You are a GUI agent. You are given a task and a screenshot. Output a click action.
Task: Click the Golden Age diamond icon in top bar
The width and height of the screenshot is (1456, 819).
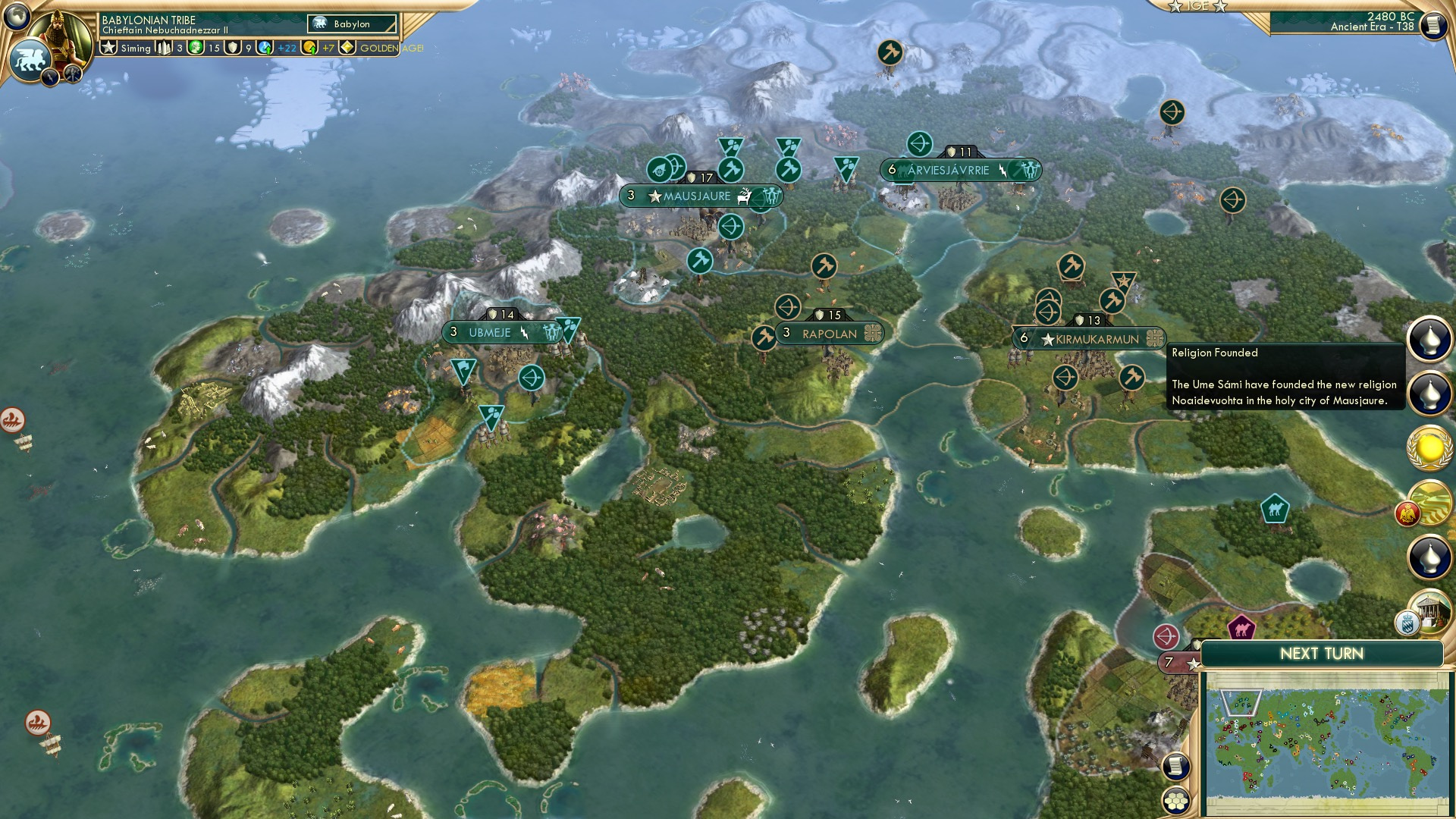[x=347, y=48]
